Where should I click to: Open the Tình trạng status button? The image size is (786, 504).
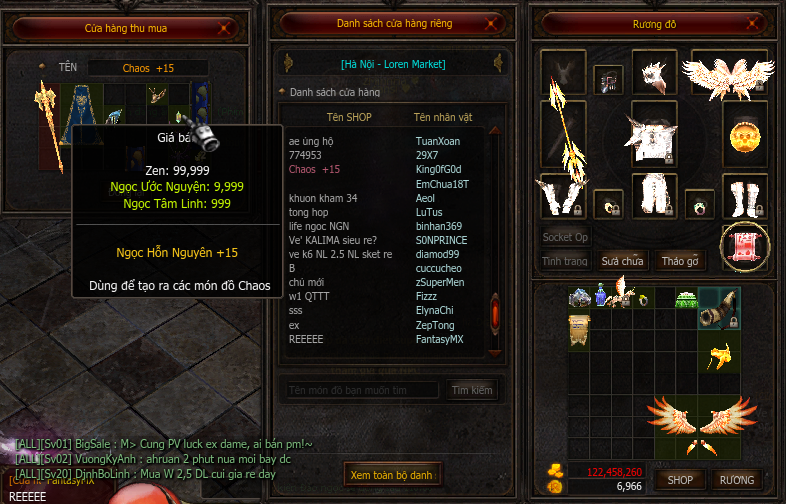point(565,261)
